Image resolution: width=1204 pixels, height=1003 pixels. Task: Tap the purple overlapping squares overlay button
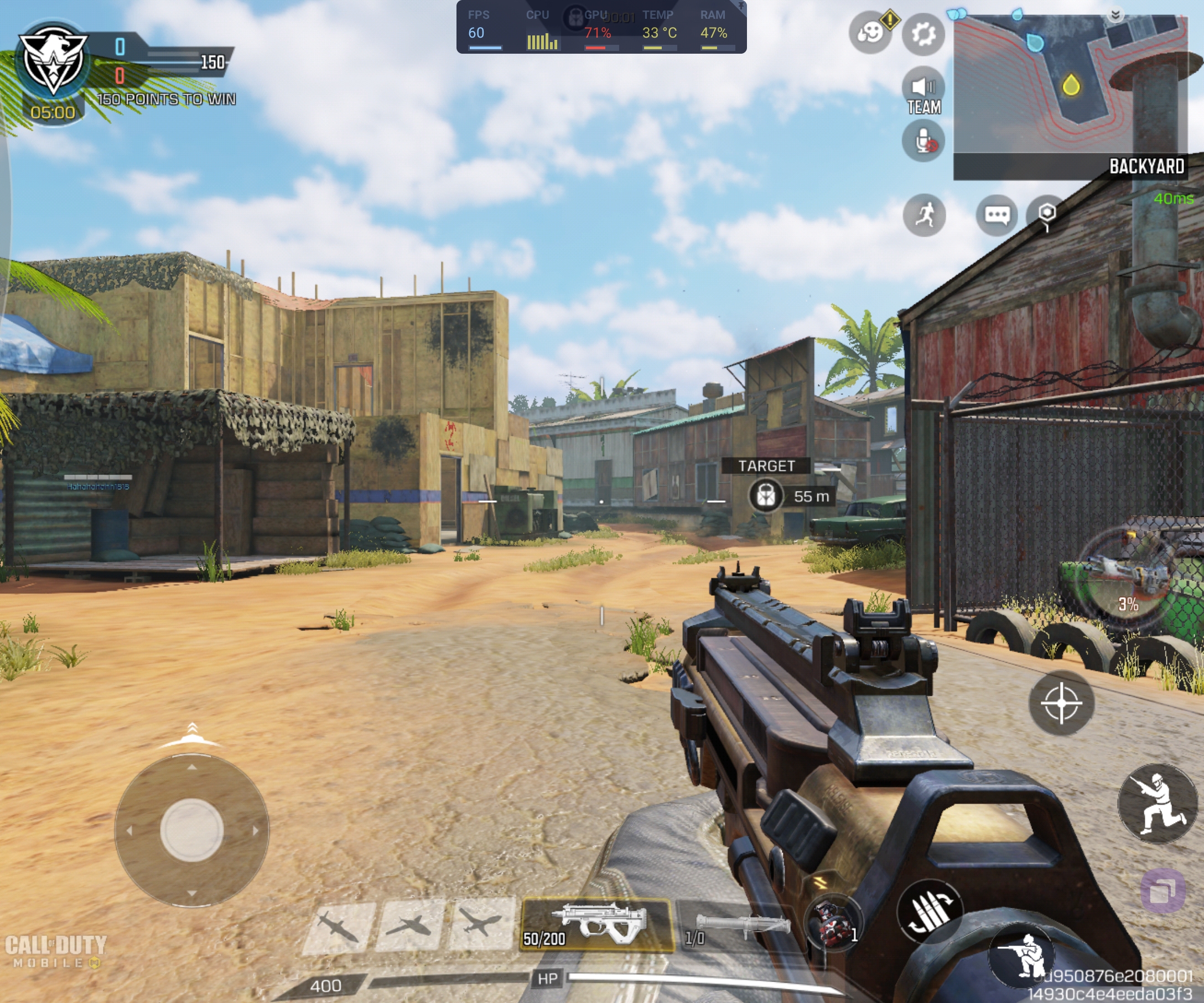click(x=1163, y=891)
